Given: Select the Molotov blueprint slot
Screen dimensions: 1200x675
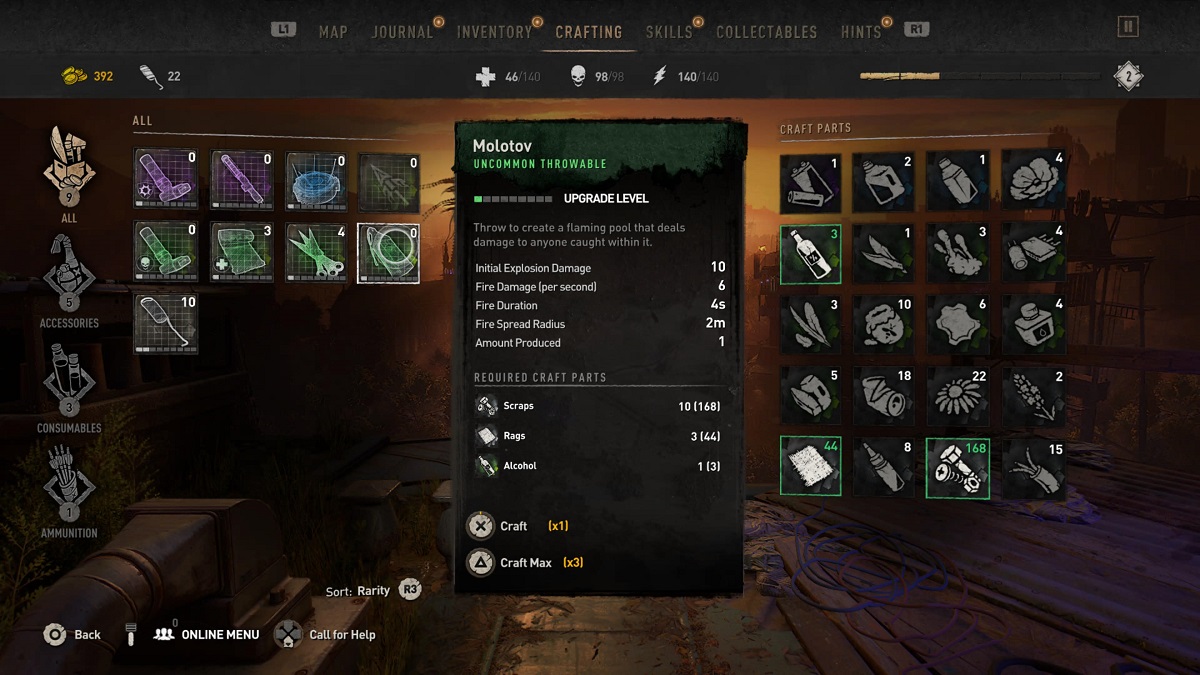Looking at the screenshot, I should pyautogui.click(x=388, y=252).
